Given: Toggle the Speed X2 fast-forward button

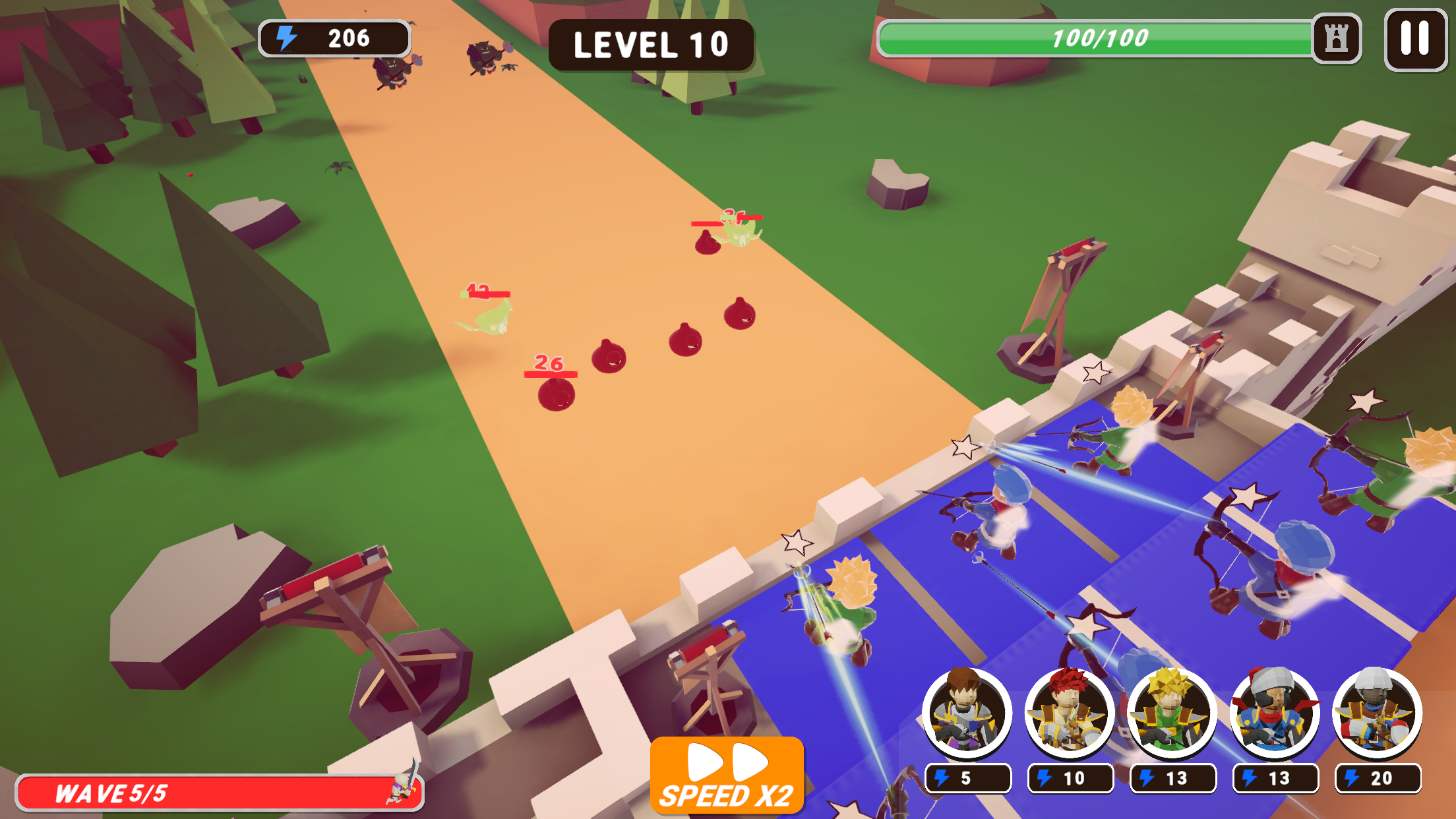Looking at the screenshot, I should (x=727, y=775).
